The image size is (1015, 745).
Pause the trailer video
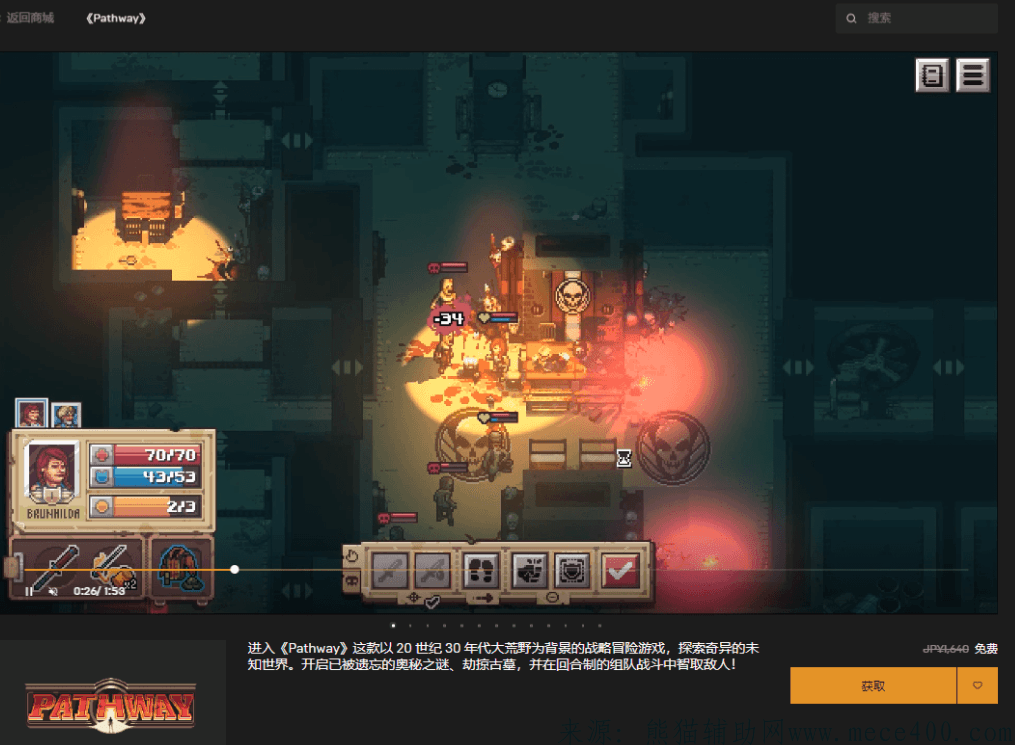point(29,591)
